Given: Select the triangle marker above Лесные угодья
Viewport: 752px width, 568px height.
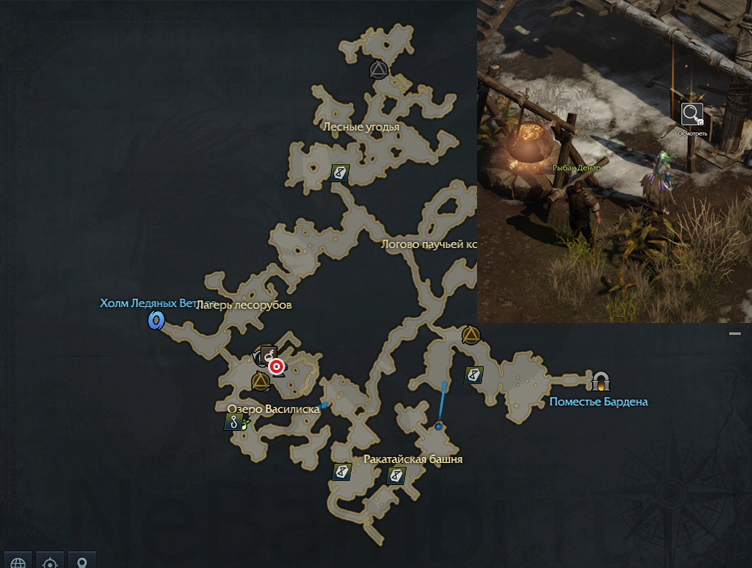Looking at the screenshot, I should (378, 69).
